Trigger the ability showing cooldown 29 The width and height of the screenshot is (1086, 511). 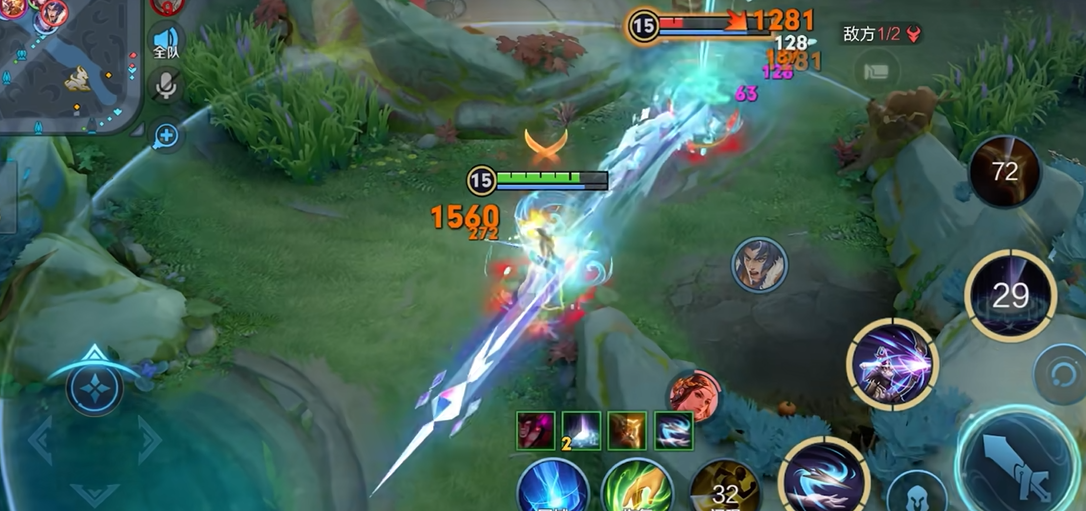point(1011,296)
